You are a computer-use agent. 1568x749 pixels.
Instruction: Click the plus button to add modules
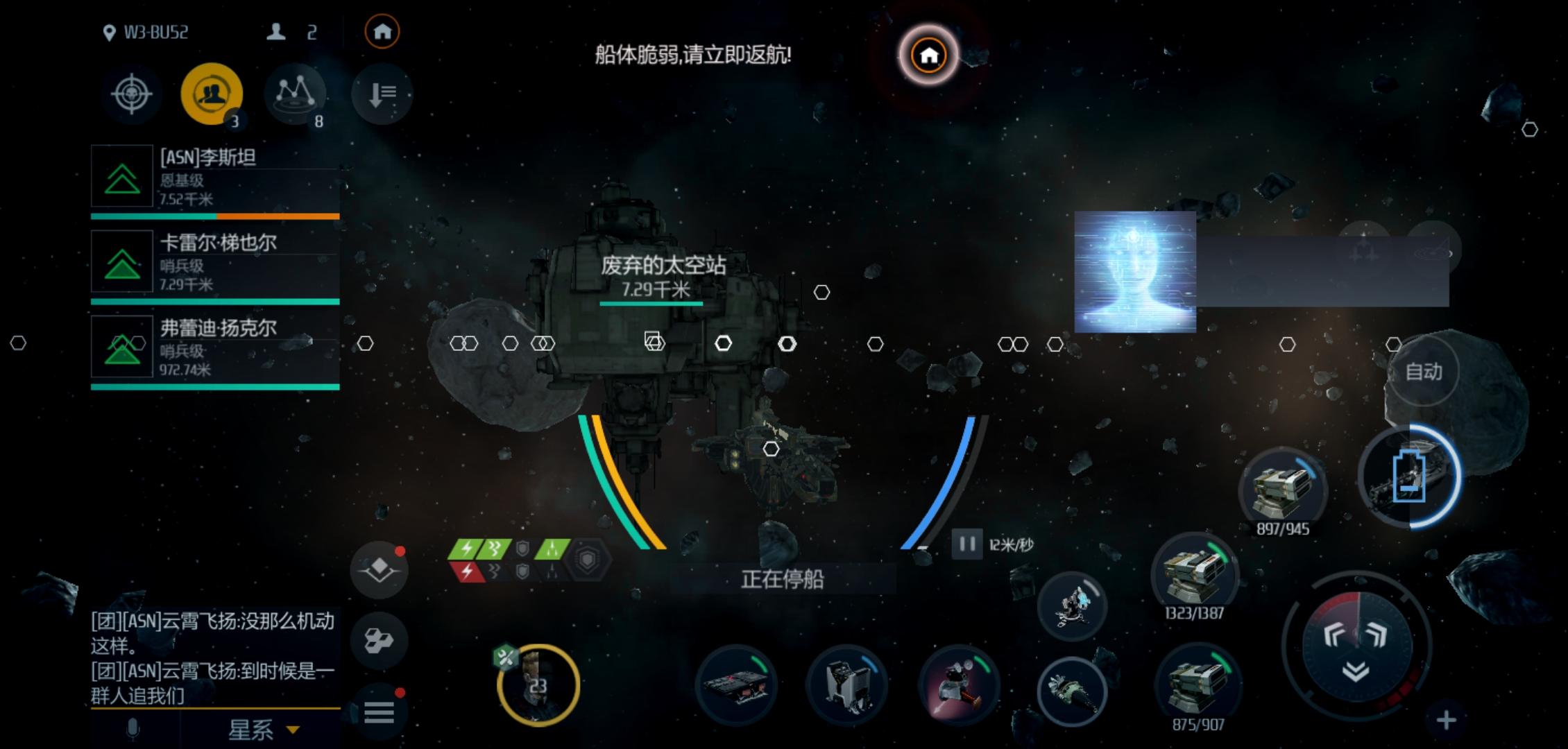click(x=1446, y=721)
